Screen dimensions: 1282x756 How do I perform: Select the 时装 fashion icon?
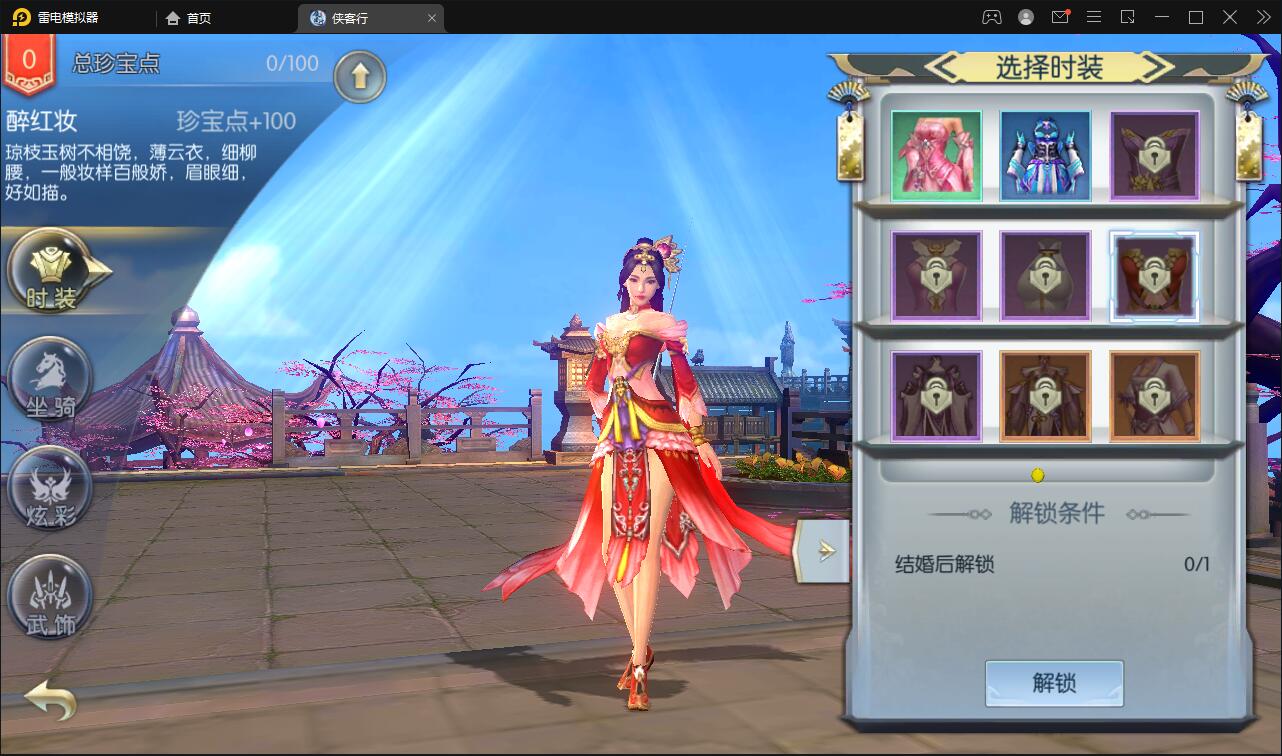(48, 272)
